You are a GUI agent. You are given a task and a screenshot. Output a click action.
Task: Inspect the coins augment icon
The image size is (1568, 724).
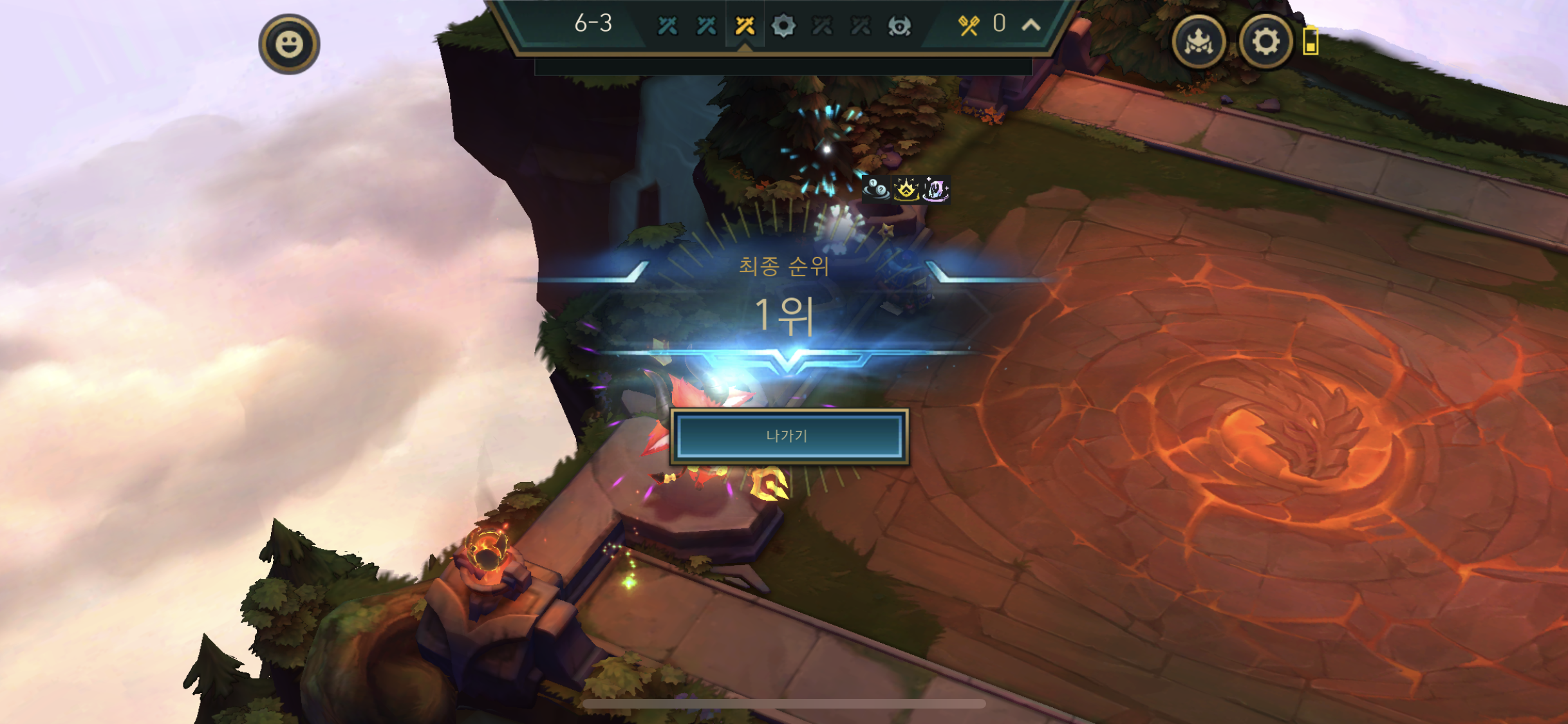(x=876, y=189)
